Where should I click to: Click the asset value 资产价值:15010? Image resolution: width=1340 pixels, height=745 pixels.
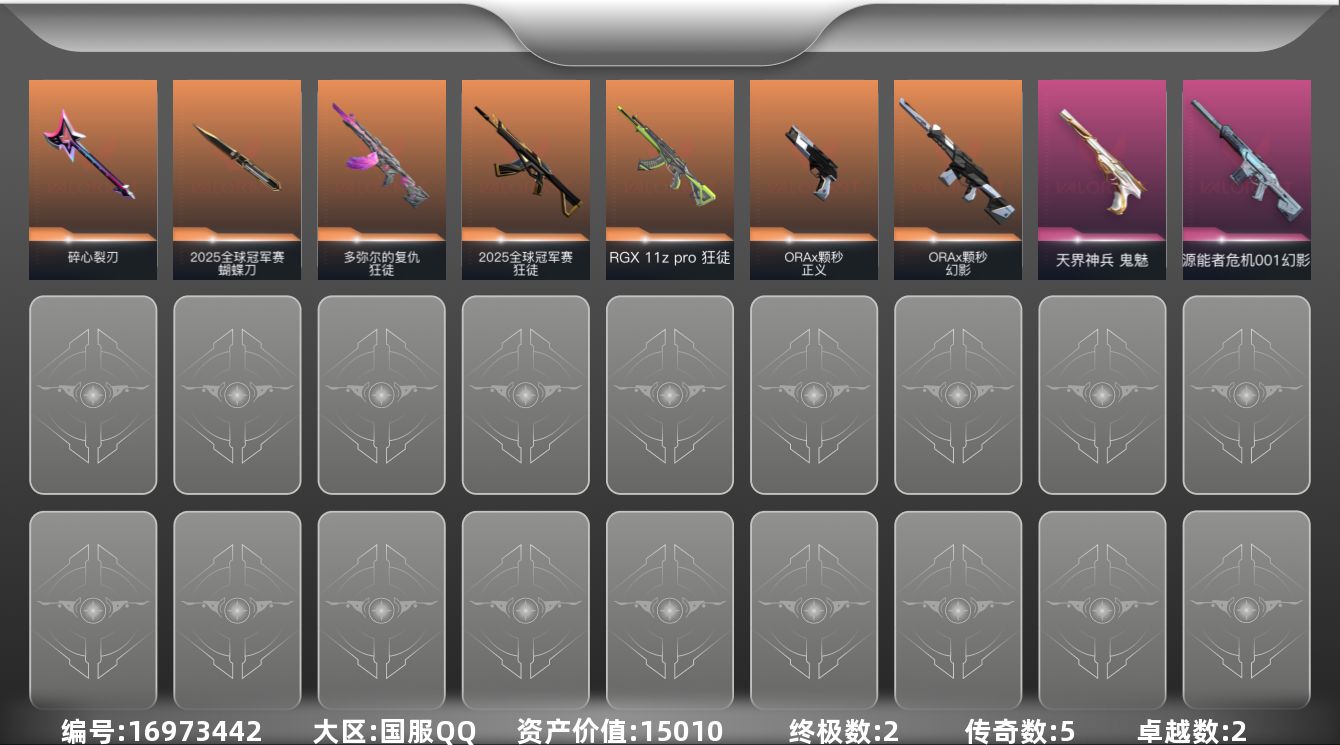616,731
